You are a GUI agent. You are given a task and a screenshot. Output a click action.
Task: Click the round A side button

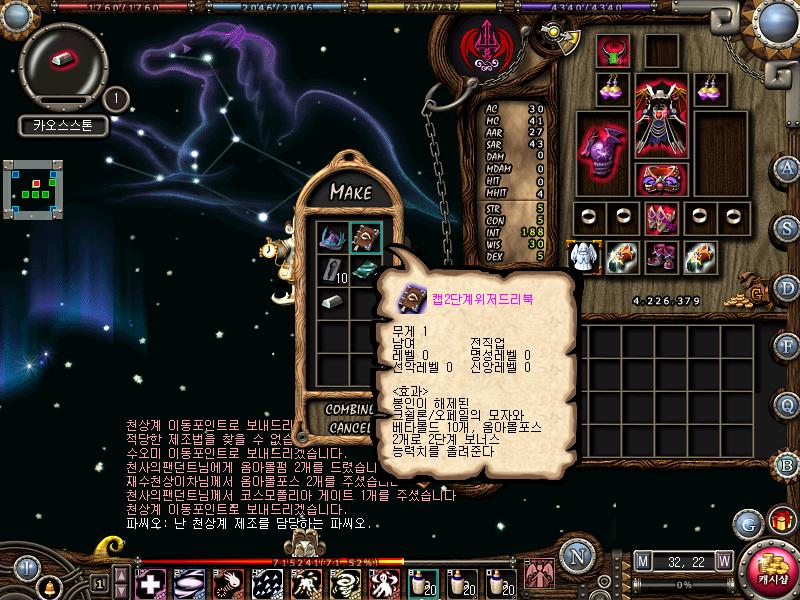pos(788,168)
